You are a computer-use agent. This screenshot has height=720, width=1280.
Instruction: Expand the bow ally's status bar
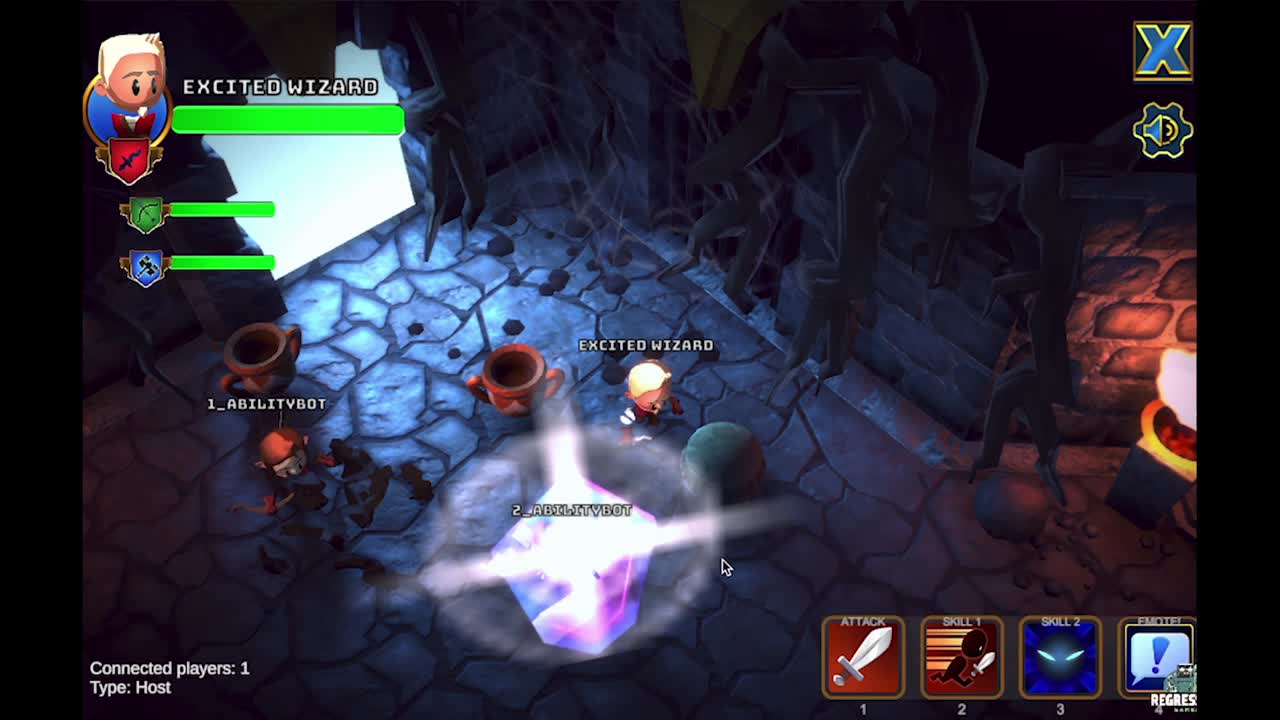coord(220,213)
